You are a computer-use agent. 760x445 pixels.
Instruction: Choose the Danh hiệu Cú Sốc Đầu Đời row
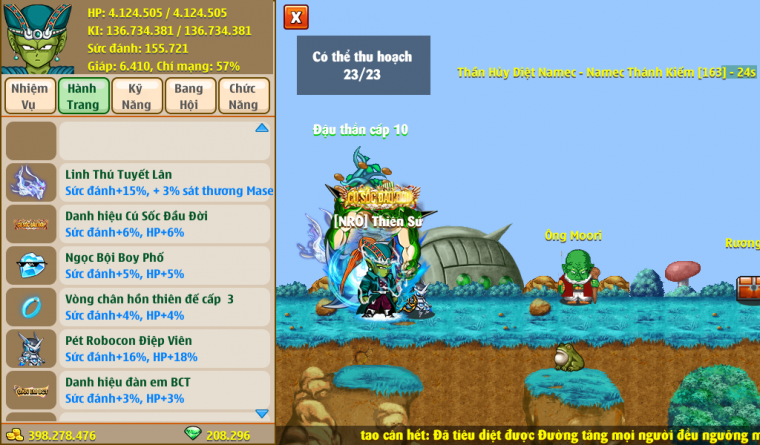click(x=165, y=223)
